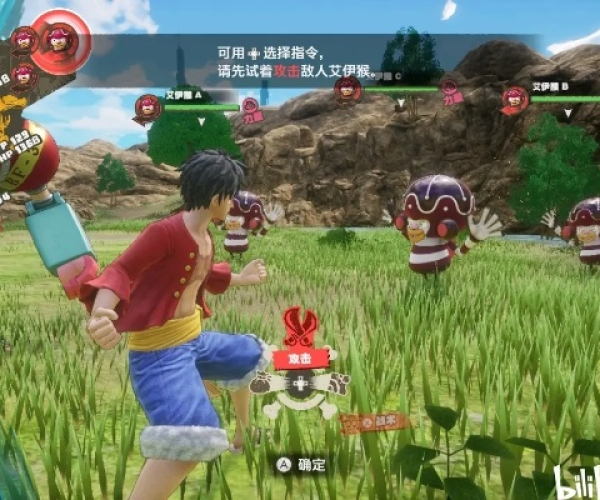600x500 pixels.
Task: Select the red 攻击 attack command
Action: 300,358
